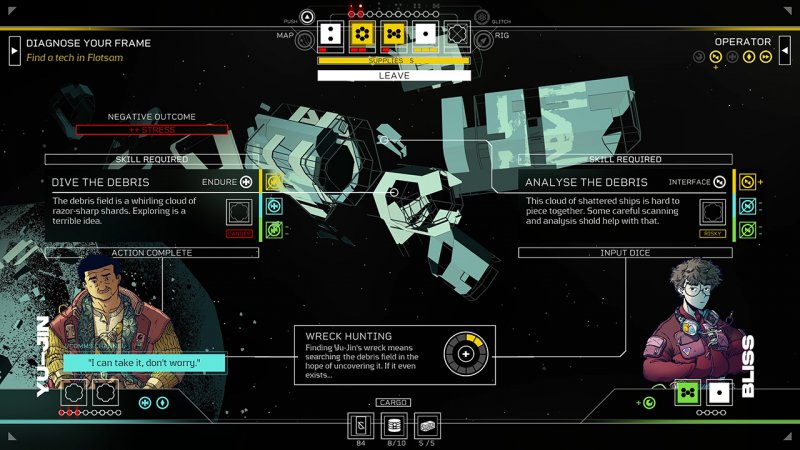This screenshot has height=450, width=800.
Task: Activate the Push ability icon
Action: click(x=307, y=17)
